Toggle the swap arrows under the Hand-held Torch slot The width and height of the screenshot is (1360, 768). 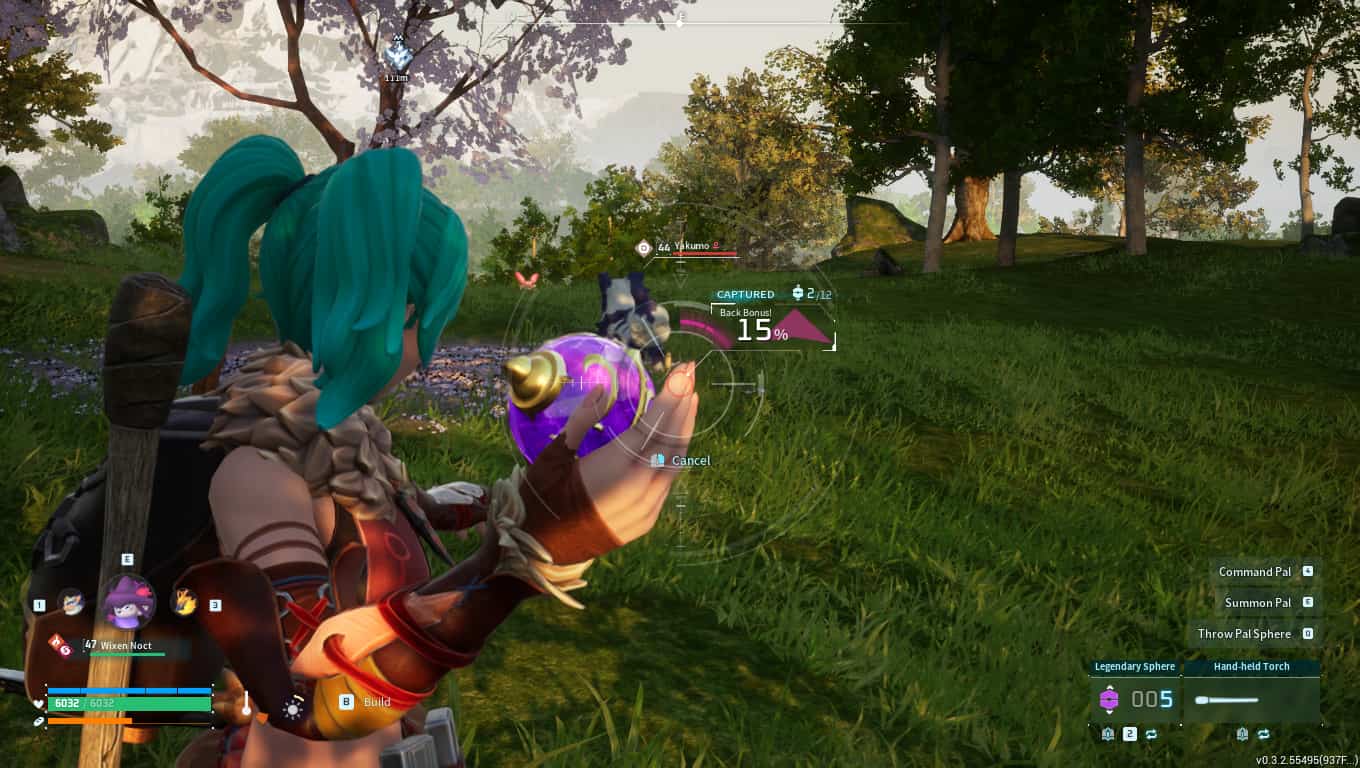pos(1264,734)
